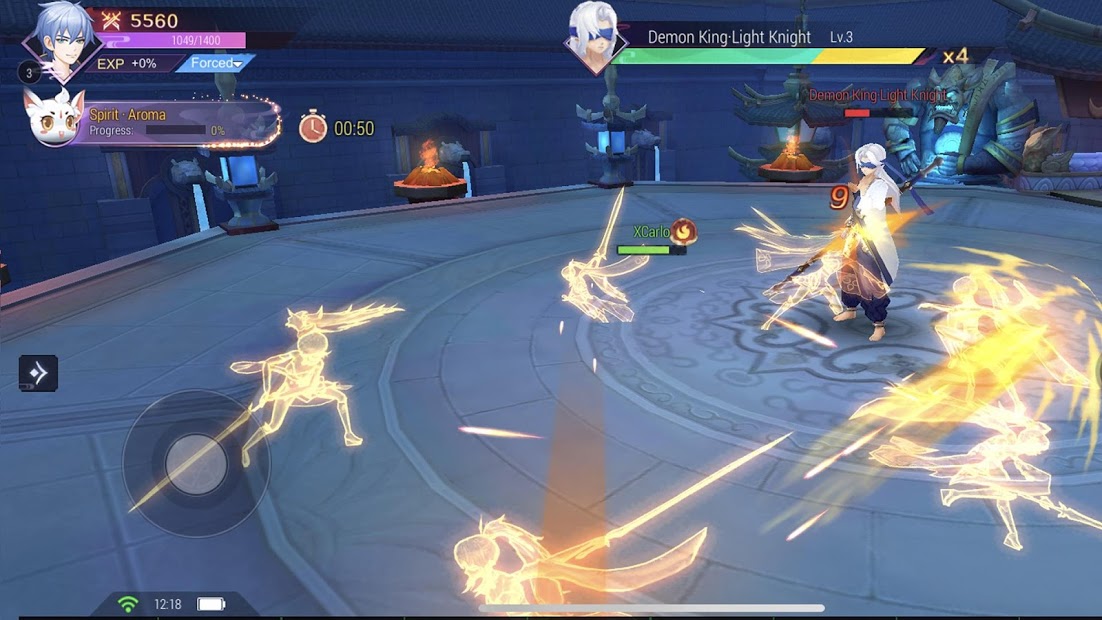Touch the virtual movement joystick
Screen dimensions: 1102x620
196,464
